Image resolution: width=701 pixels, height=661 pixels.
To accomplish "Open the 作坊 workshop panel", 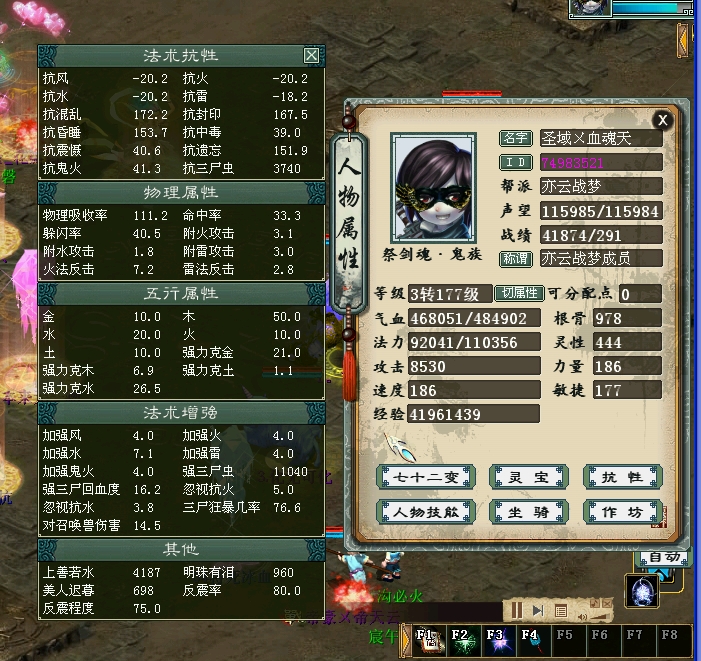I will 622,511.
